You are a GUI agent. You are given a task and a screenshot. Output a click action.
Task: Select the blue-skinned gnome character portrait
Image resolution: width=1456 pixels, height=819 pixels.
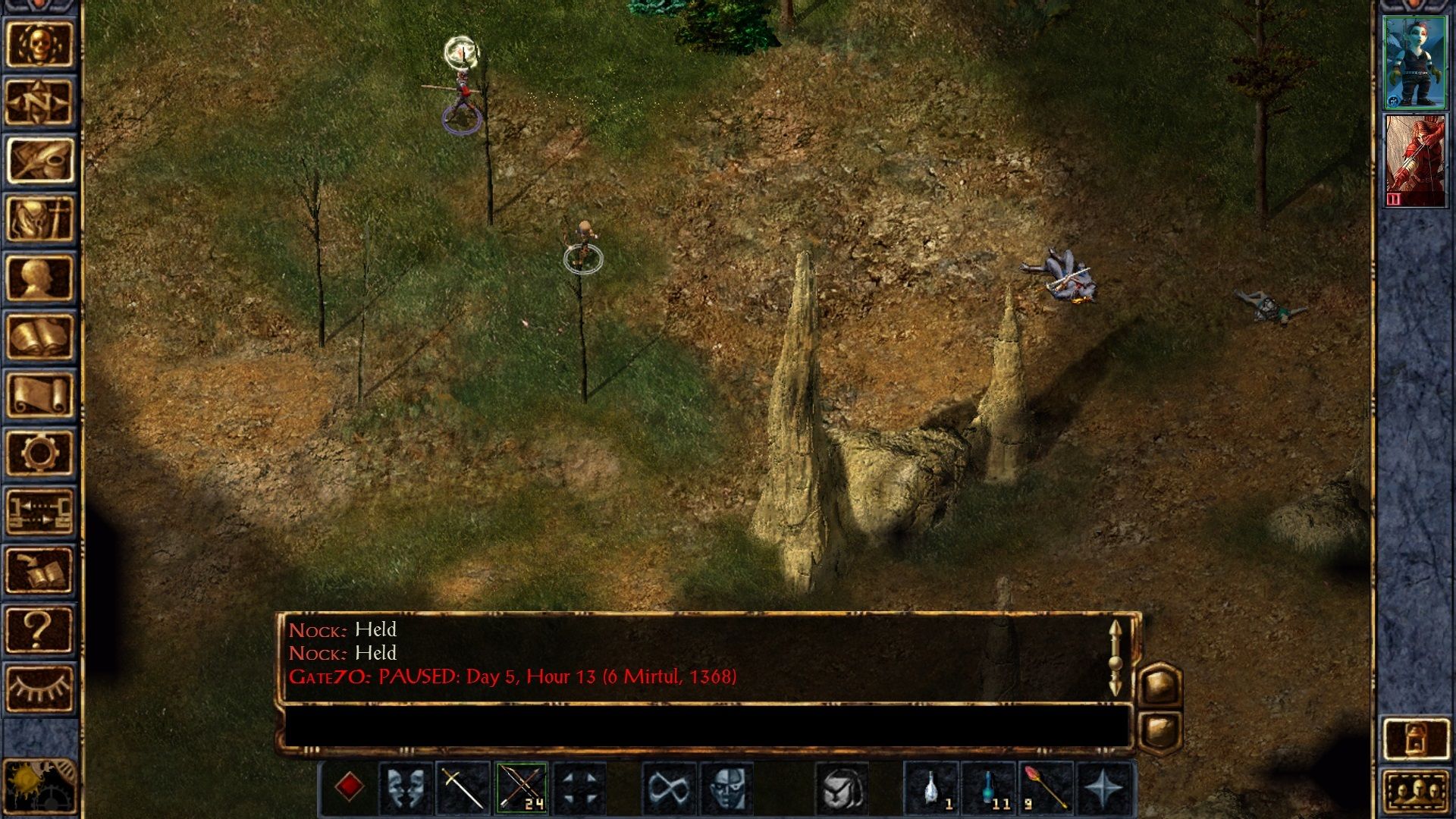(x=1414, y=63)
